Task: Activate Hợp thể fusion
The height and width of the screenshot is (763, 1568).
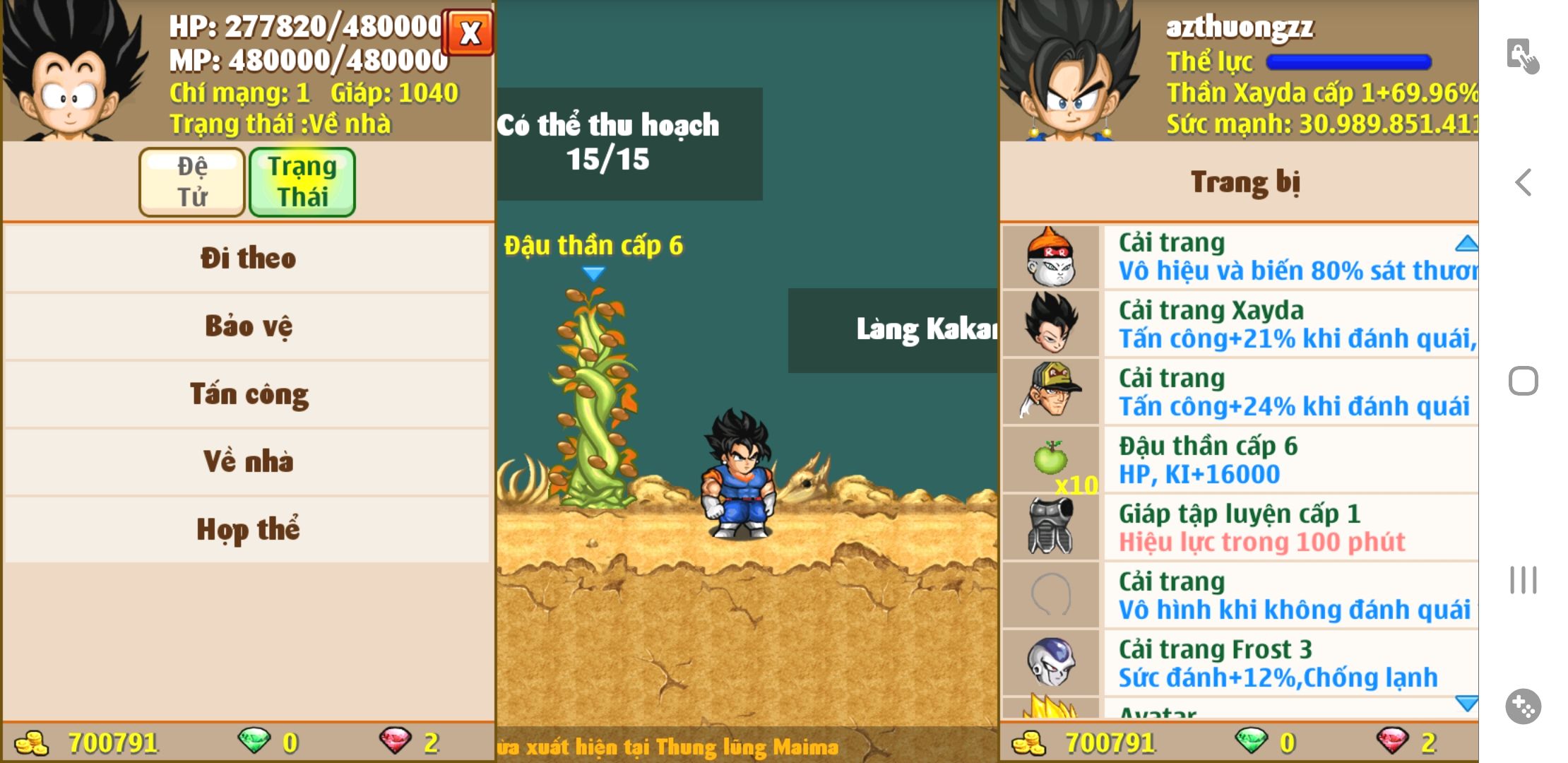Action: (247, 529)
